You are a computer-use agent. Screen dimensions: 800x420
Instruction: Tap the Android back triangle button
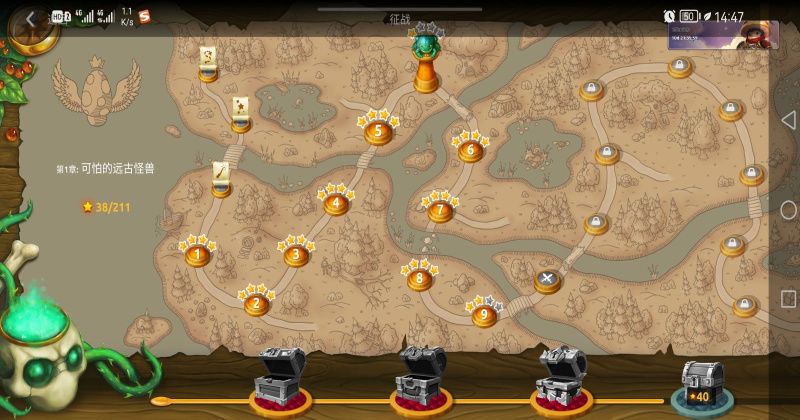(787, 119)
